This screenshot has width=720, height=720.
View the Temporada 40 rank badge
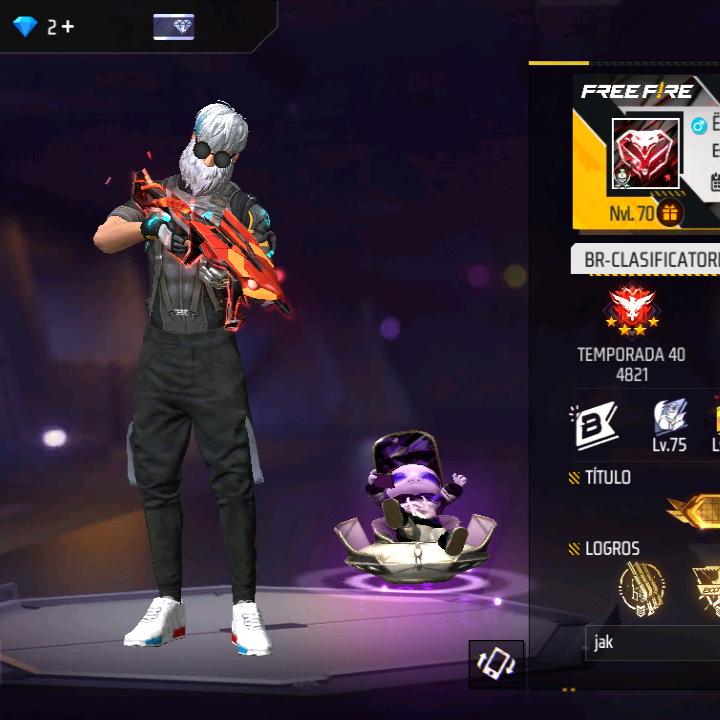631,312
